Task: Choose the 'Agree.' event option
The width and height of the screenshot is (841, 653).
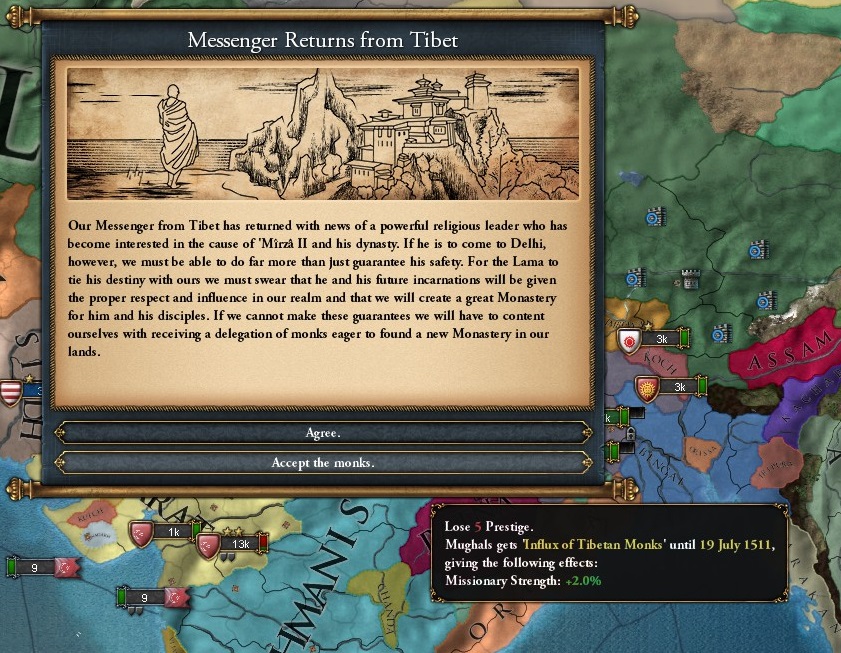Action: point(323,433)
